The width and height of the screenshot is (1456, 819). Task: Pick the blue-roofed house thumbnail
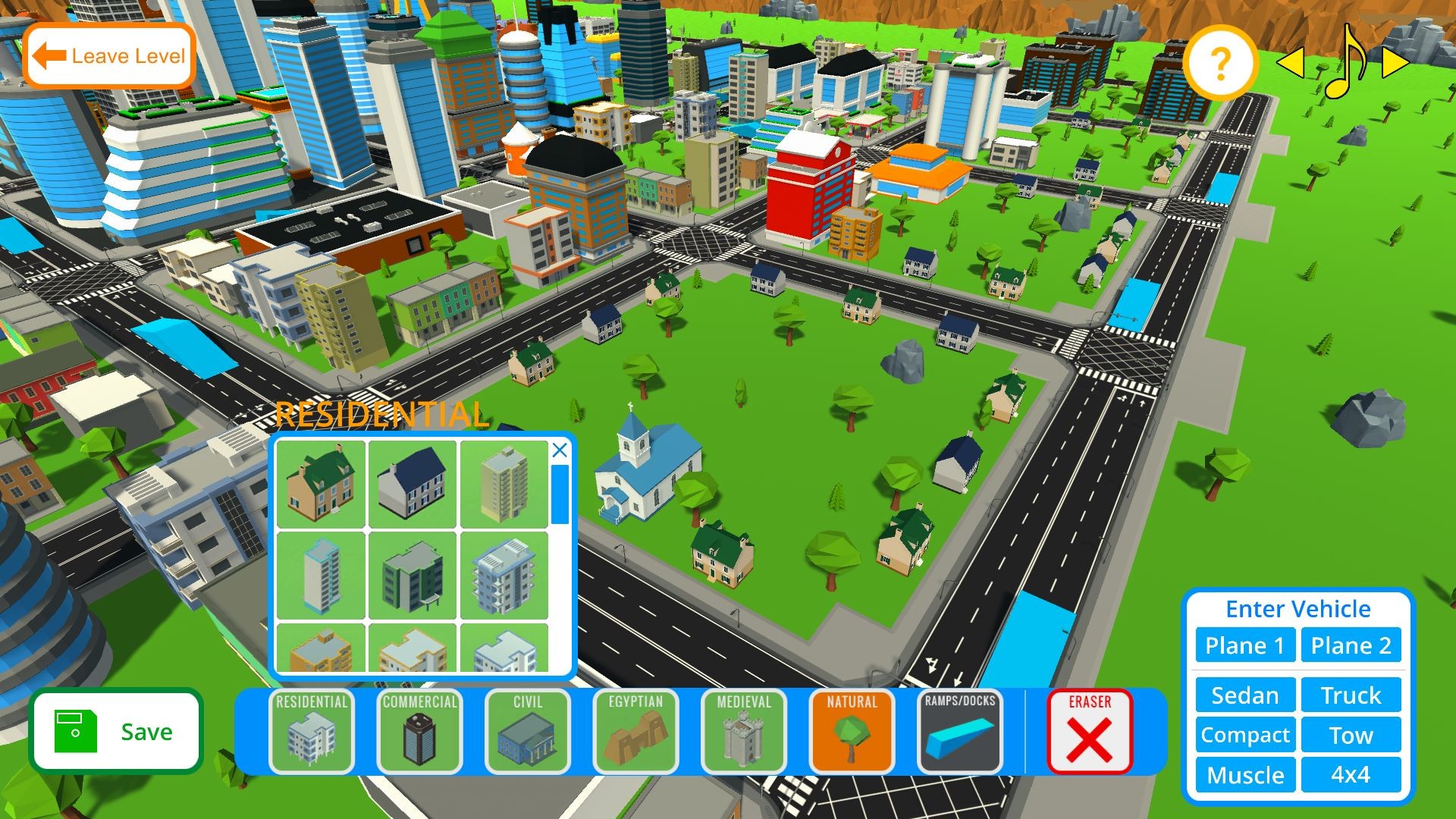412,484
